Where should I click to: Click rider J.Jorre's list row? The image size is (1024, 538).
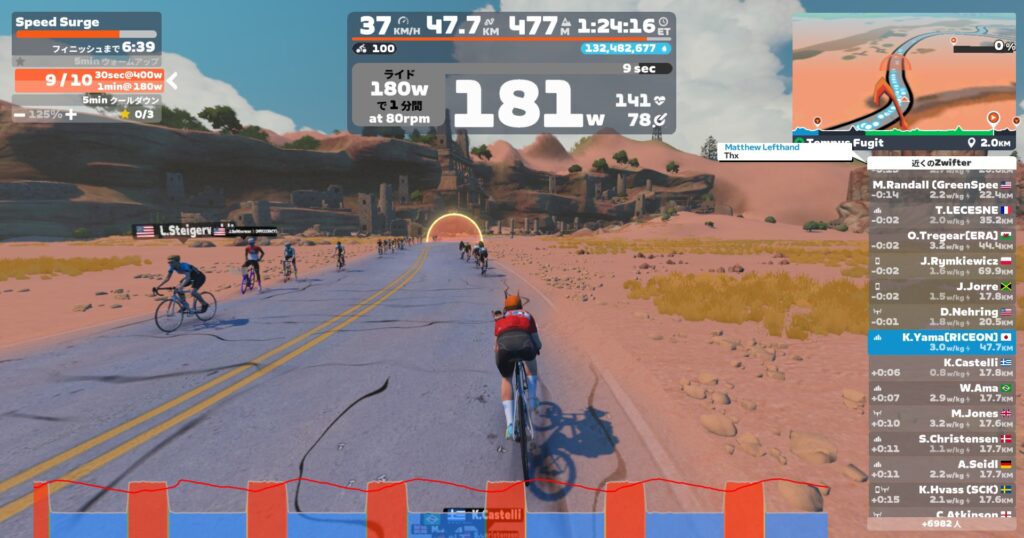click(942, 291)
